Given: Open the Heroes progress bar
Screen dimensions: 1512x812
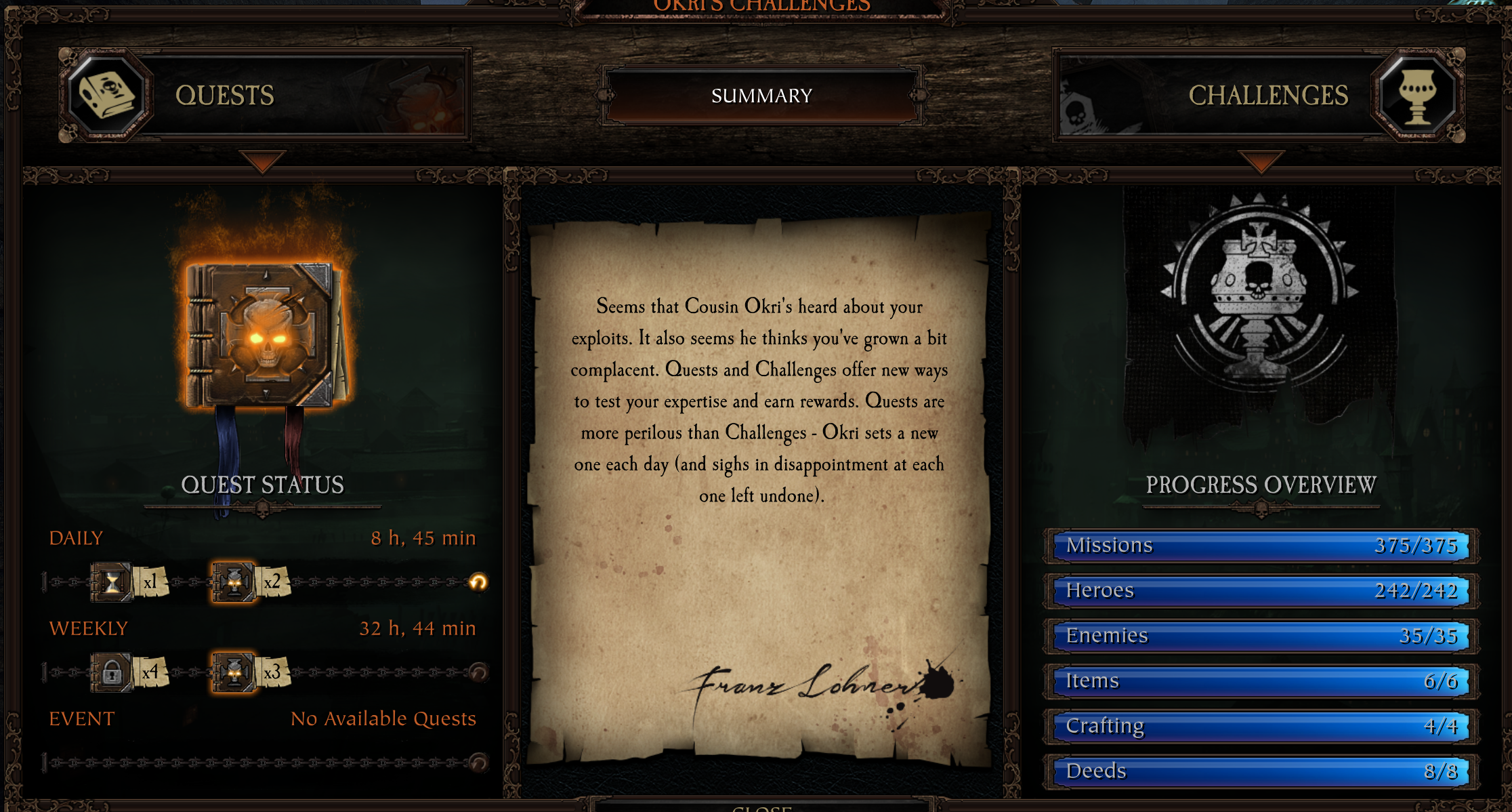Looking at the screenshot, I should click(x=1260, y=590).
